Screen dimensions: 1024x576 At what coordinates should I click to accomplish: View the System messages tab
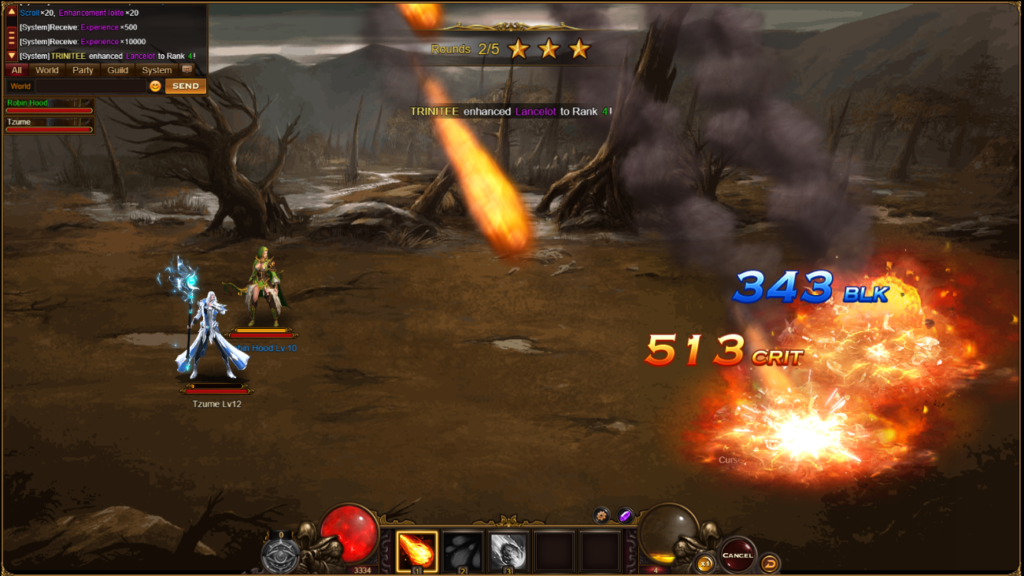point(156,70)
